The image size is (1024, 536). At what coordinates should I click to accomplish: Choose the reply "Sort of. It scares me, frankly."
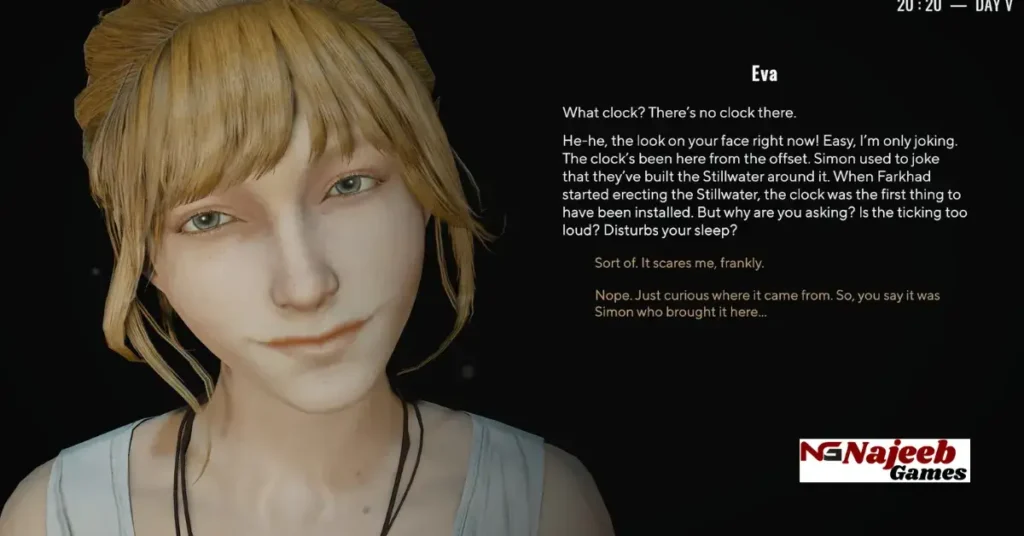point(679,263)
